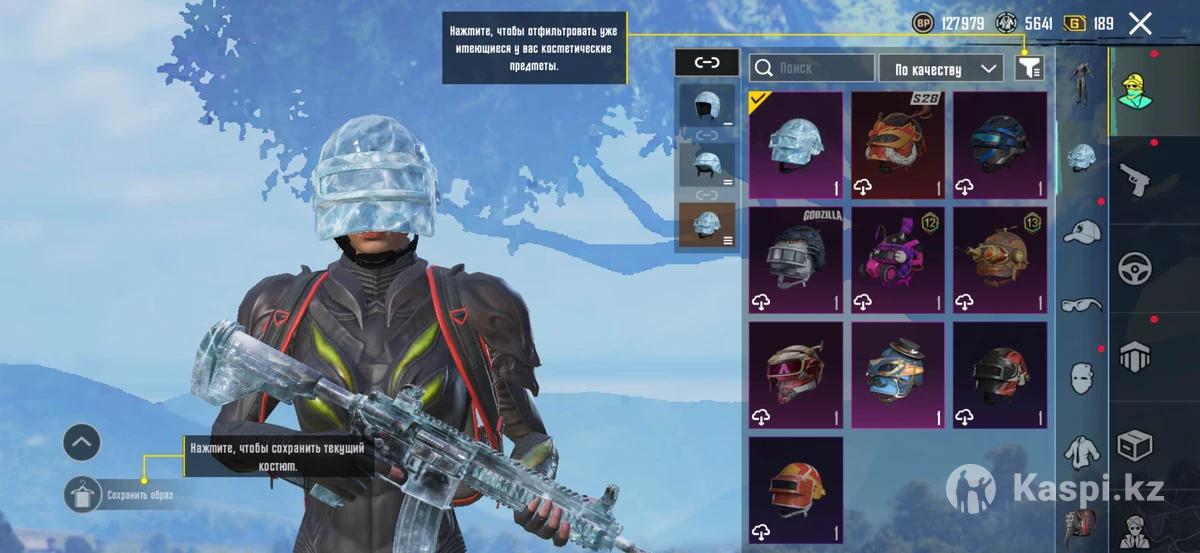Screen dimensions: 1200x553
Task: Click the filter owned cosmetics funnel icon
Action: pyautogui.click(x=1030, y=68)
